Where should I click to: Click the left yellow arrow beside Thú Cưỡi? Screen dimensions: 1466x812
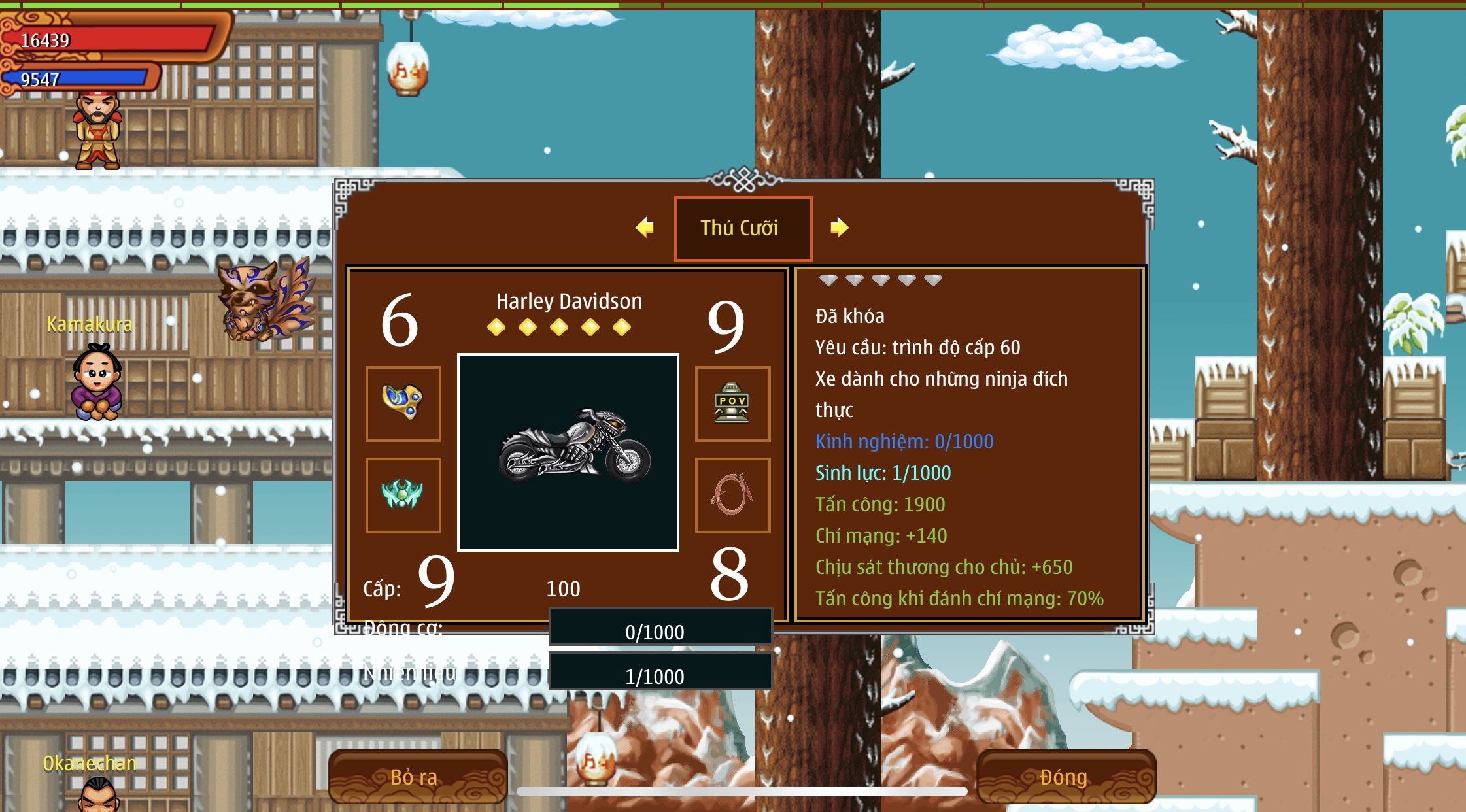645,228
